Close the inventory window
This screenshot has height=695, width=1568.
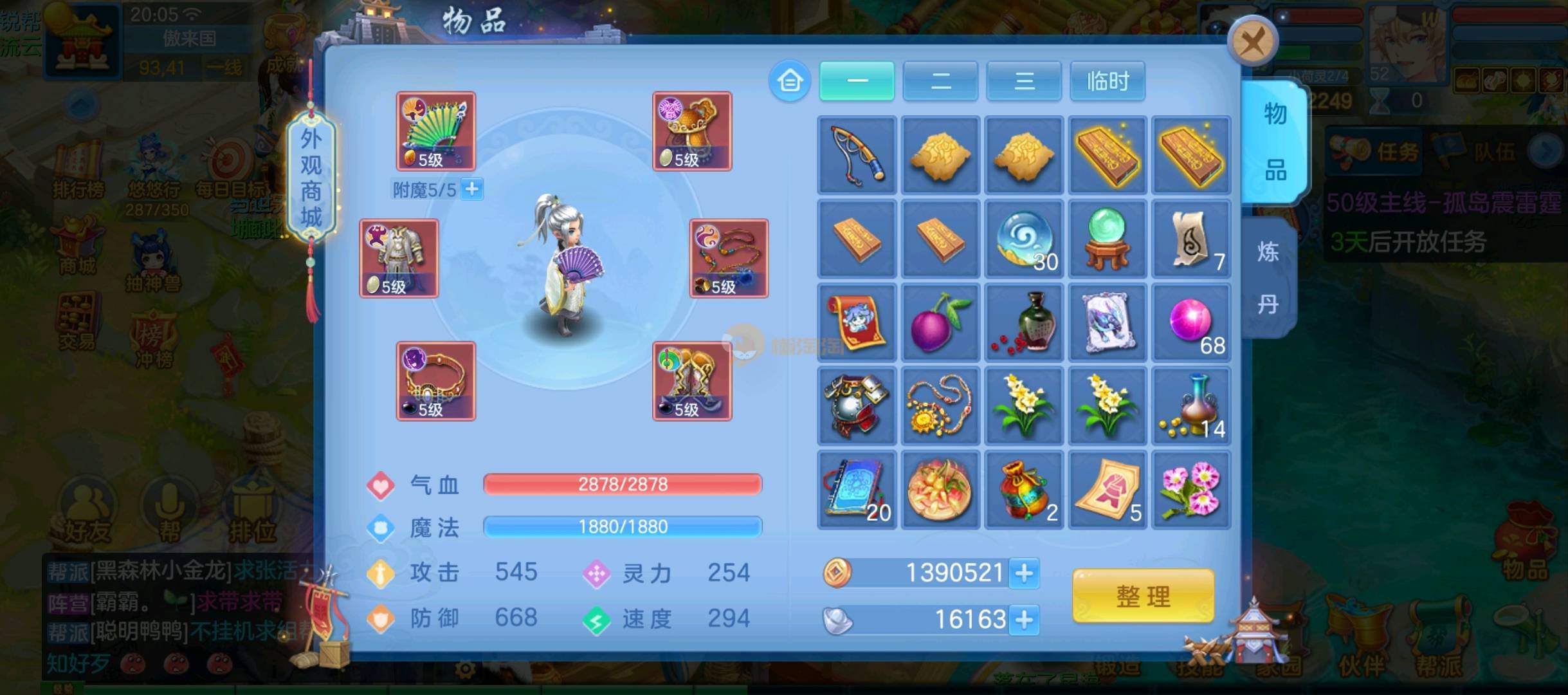(1252, 42)
